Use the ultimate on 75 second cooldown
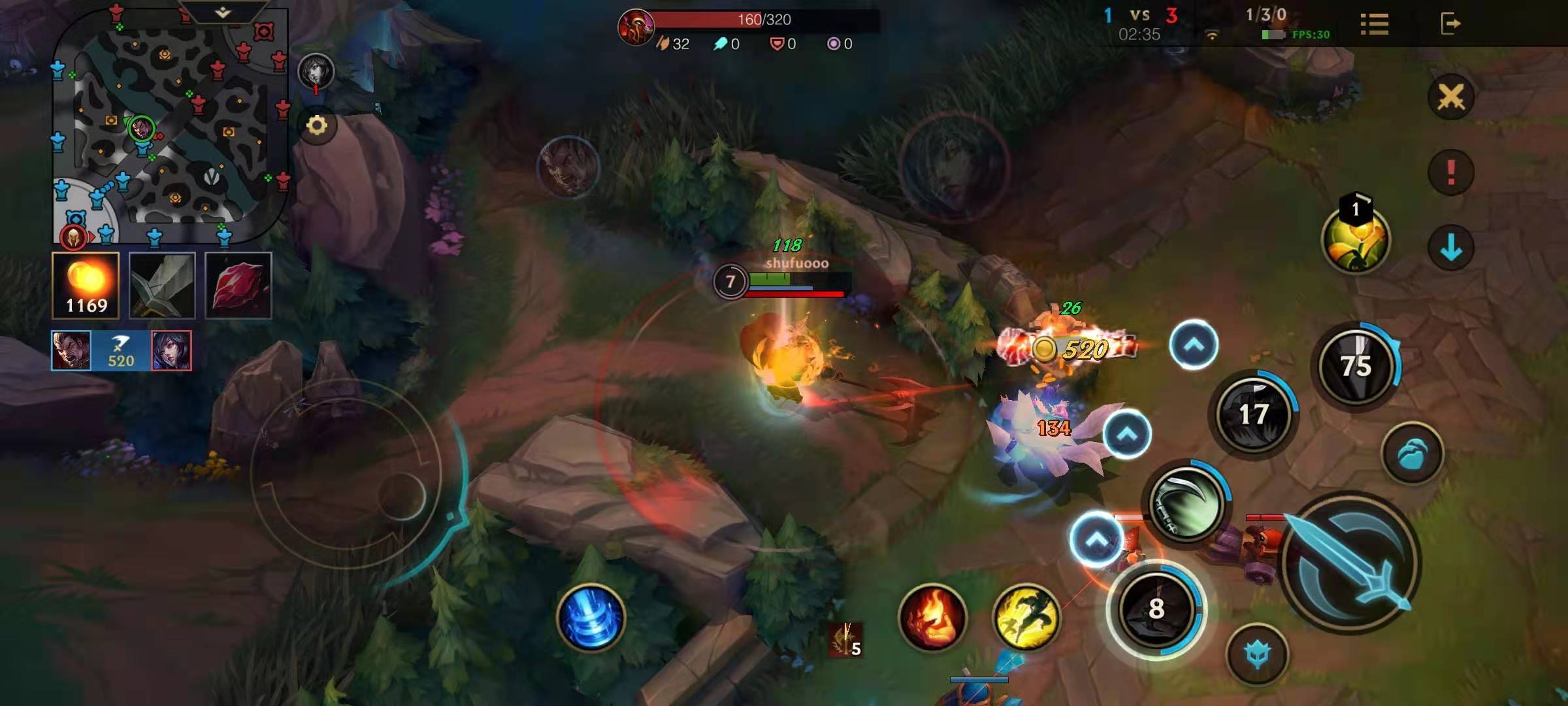 (1356, 365)
